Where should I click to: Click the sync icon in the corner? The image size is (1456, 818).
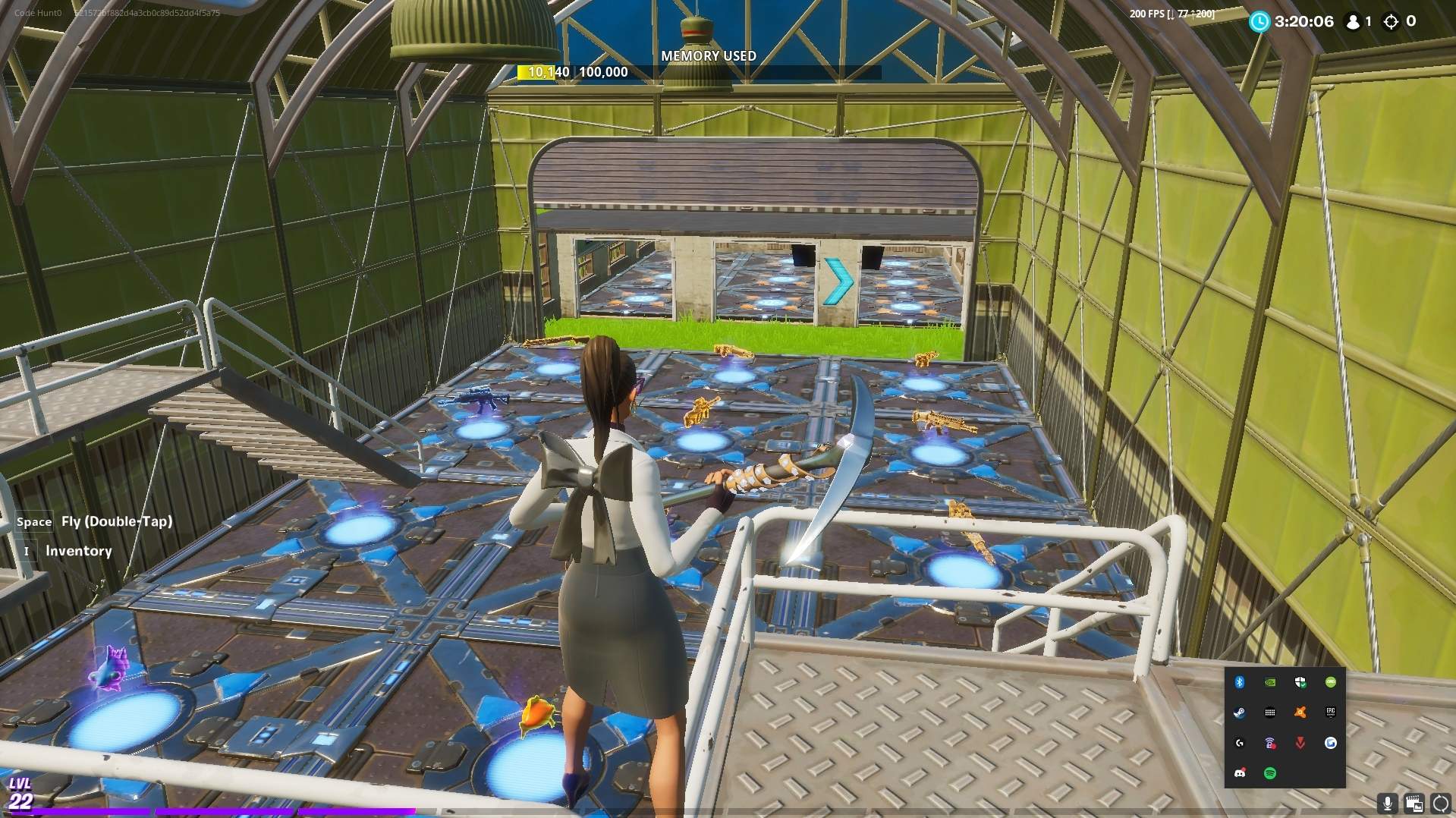1439,803
